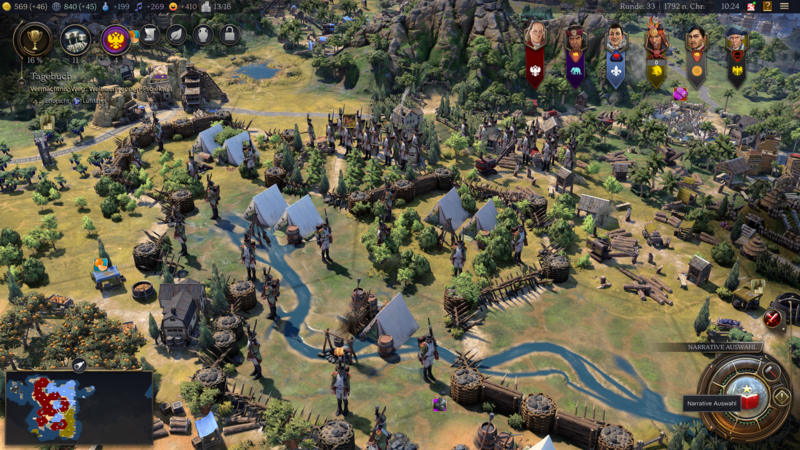This screenshot has width=800, height=450.
Task: Open the scroll-shaped policies button
Action: 150,36
